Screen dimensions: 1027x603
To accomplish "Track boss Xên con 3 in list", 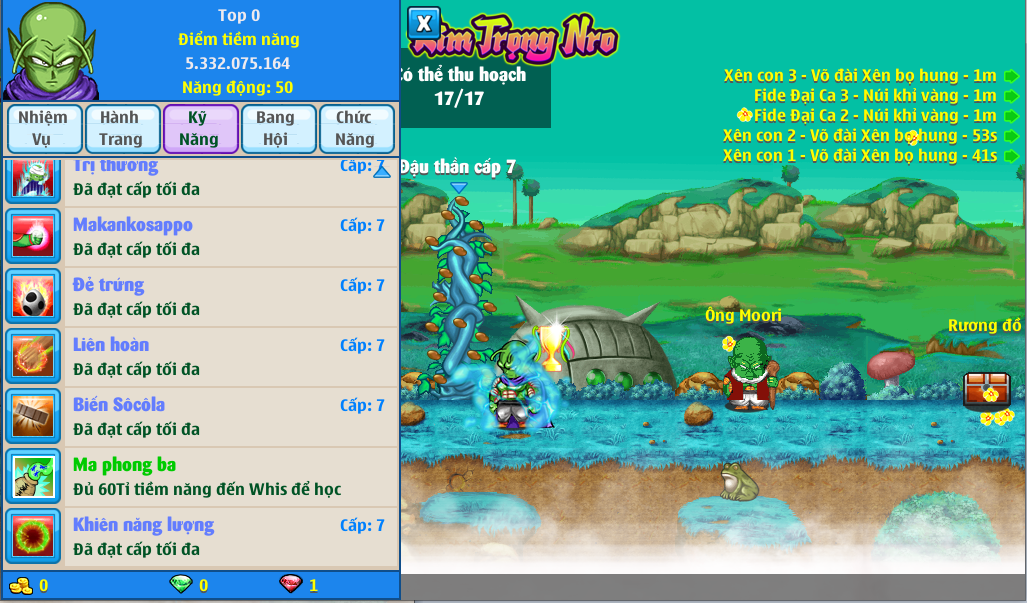I will click(x=860, y=76).
